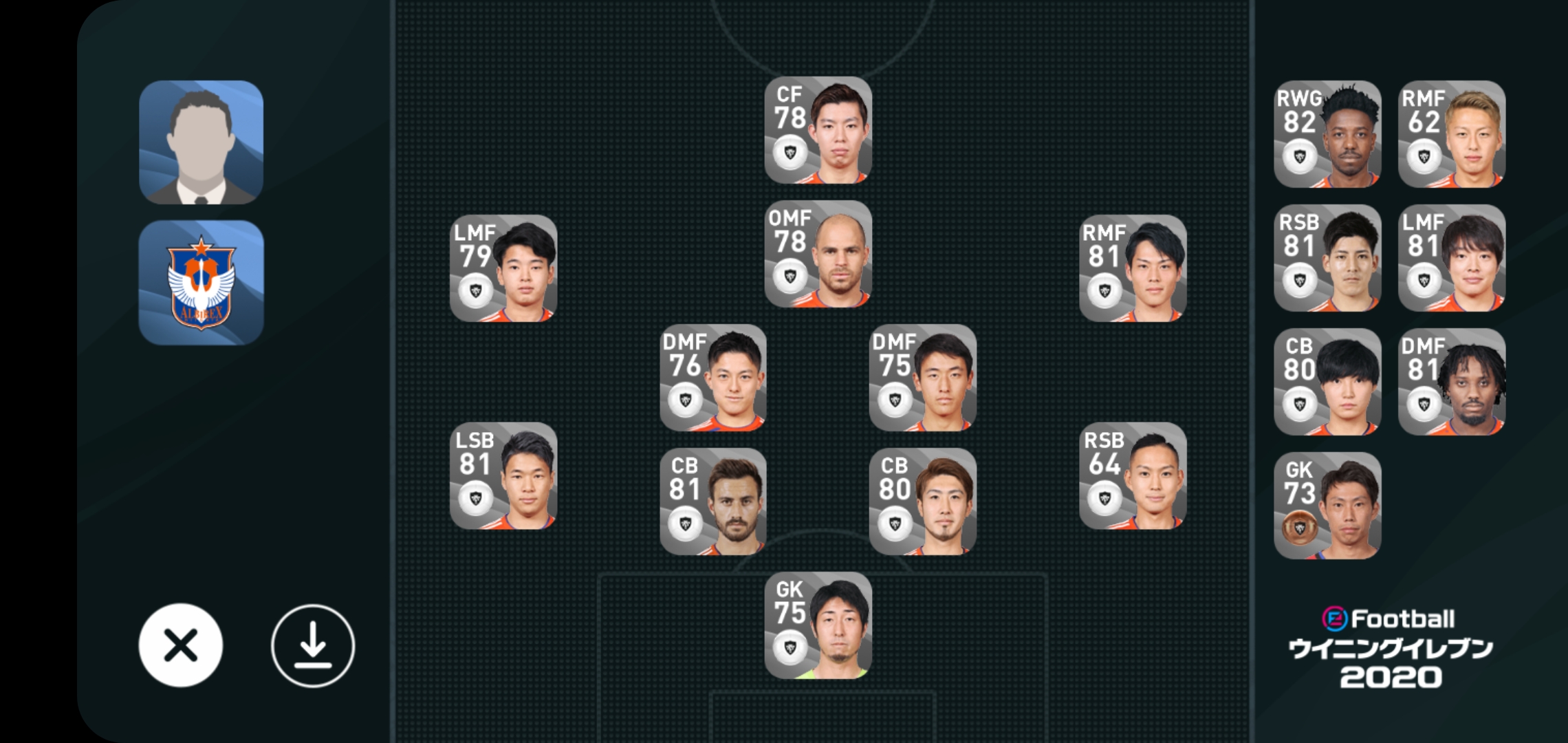Screen dimensions: 1568x743
Task: Select the CF 78 striker card
Action: [x=818, y=130]
